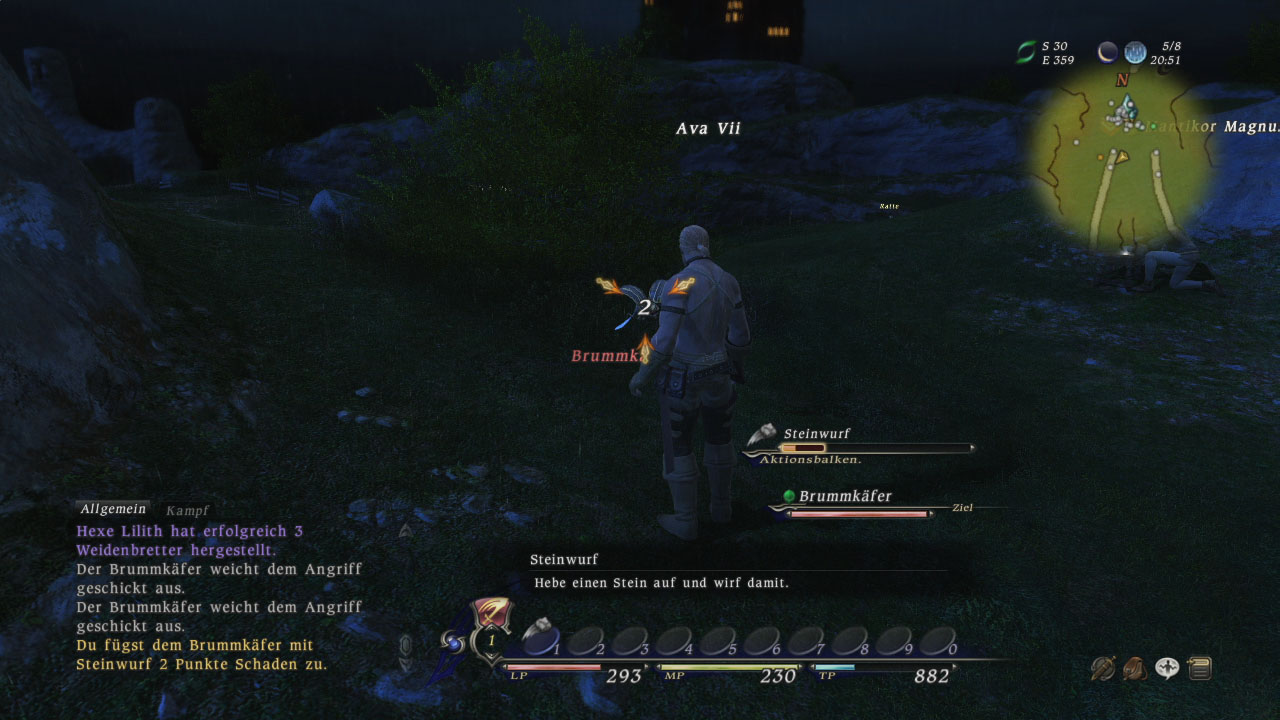Open the inventory bag icon
Viewport: 1280px width, 720px height.
click(x=1135, y=668)
